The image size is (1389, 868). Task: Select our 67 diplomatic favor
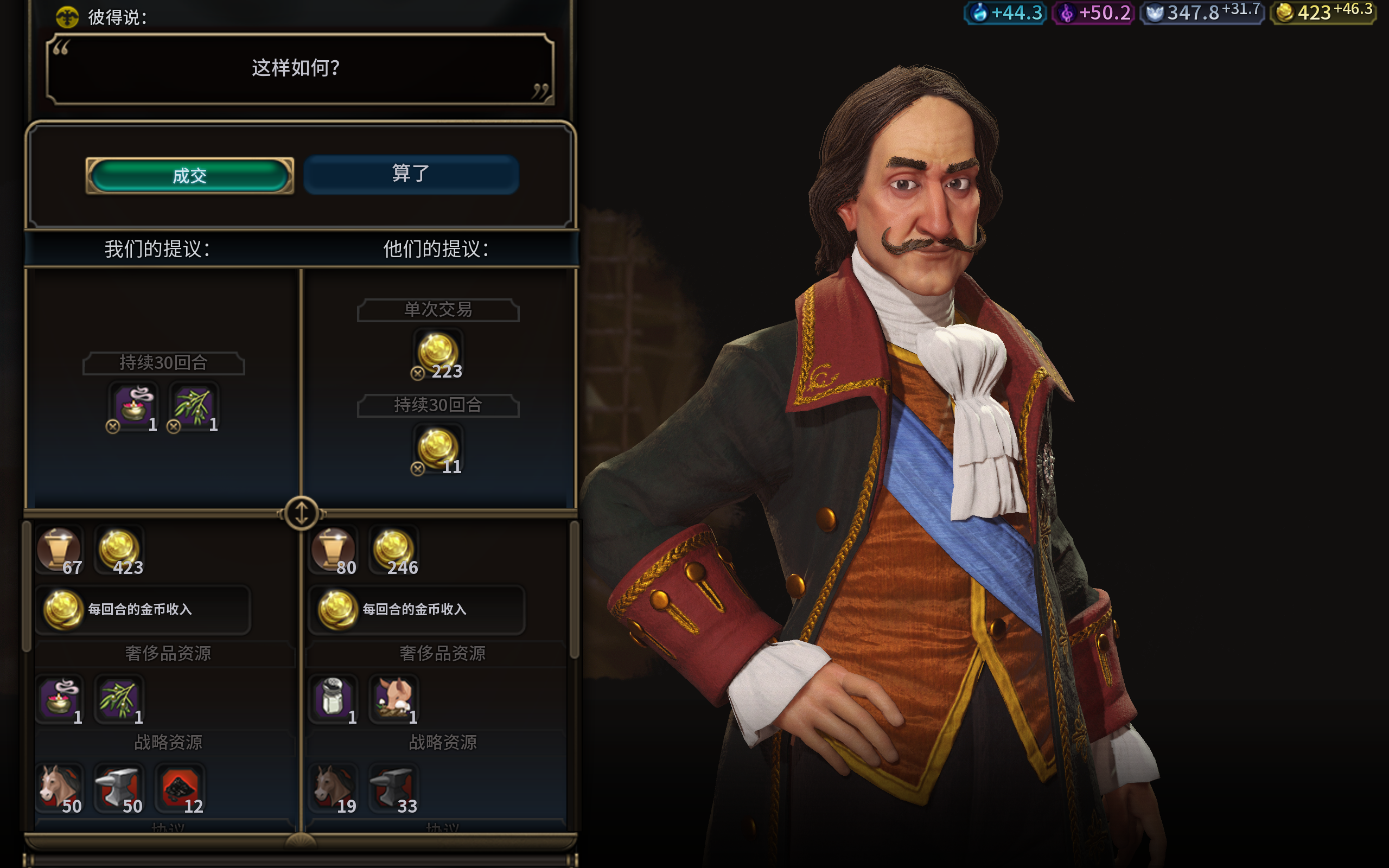point(59,551)
